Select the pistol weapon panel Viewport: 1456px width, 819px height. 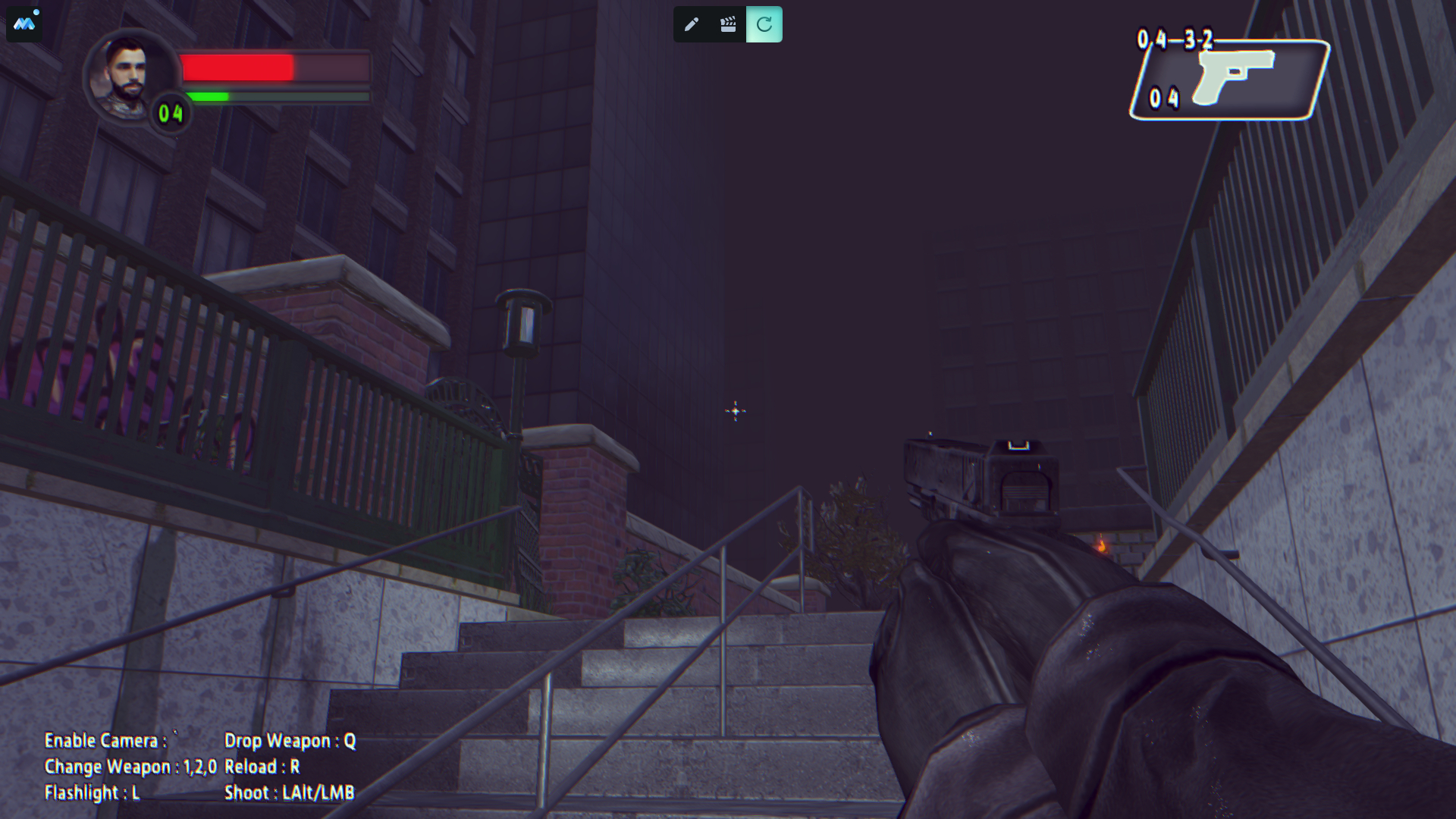click(1230, 80)
